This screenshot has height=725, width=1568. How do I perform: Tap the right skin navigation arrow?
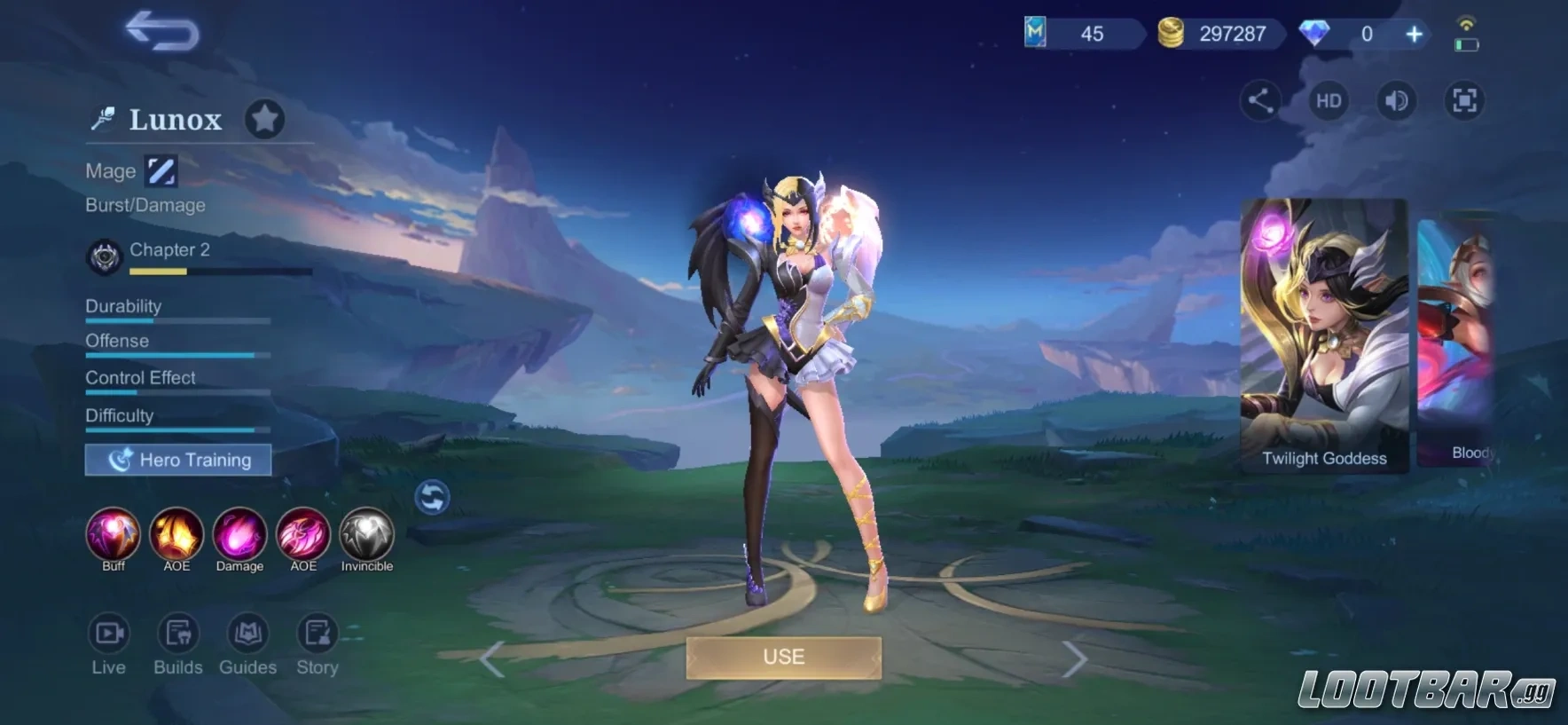click(1078, 658)
